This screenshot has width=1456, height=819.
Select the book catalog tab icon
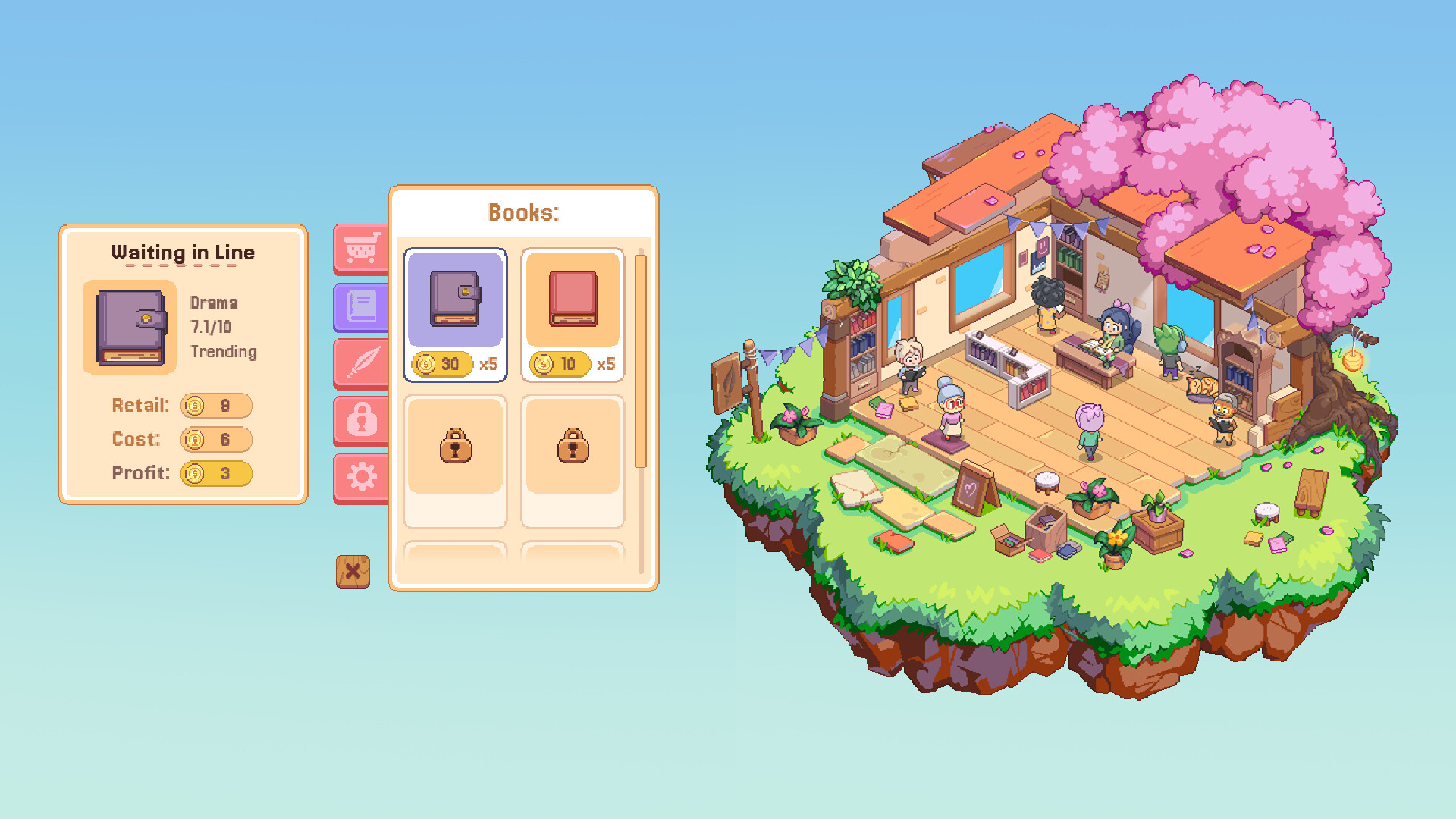click(x=361, y=306)
